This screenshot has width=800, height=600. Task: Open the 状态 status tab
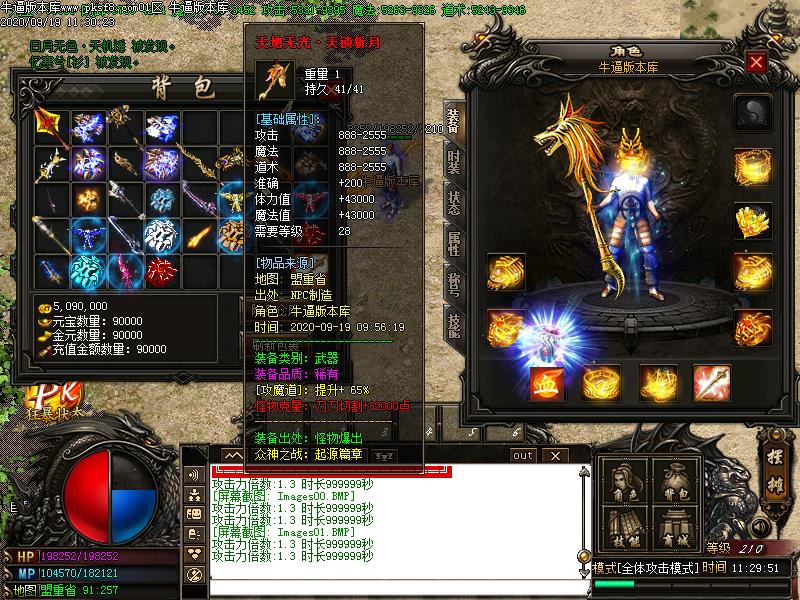coord(453,204)
